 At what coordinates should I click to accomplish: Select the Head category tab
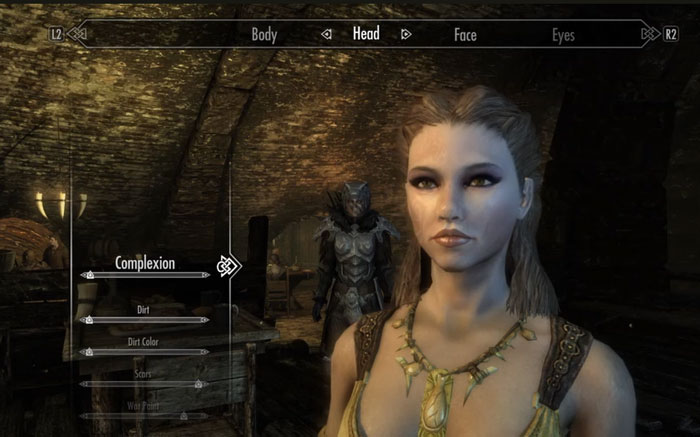pos(366,34)
